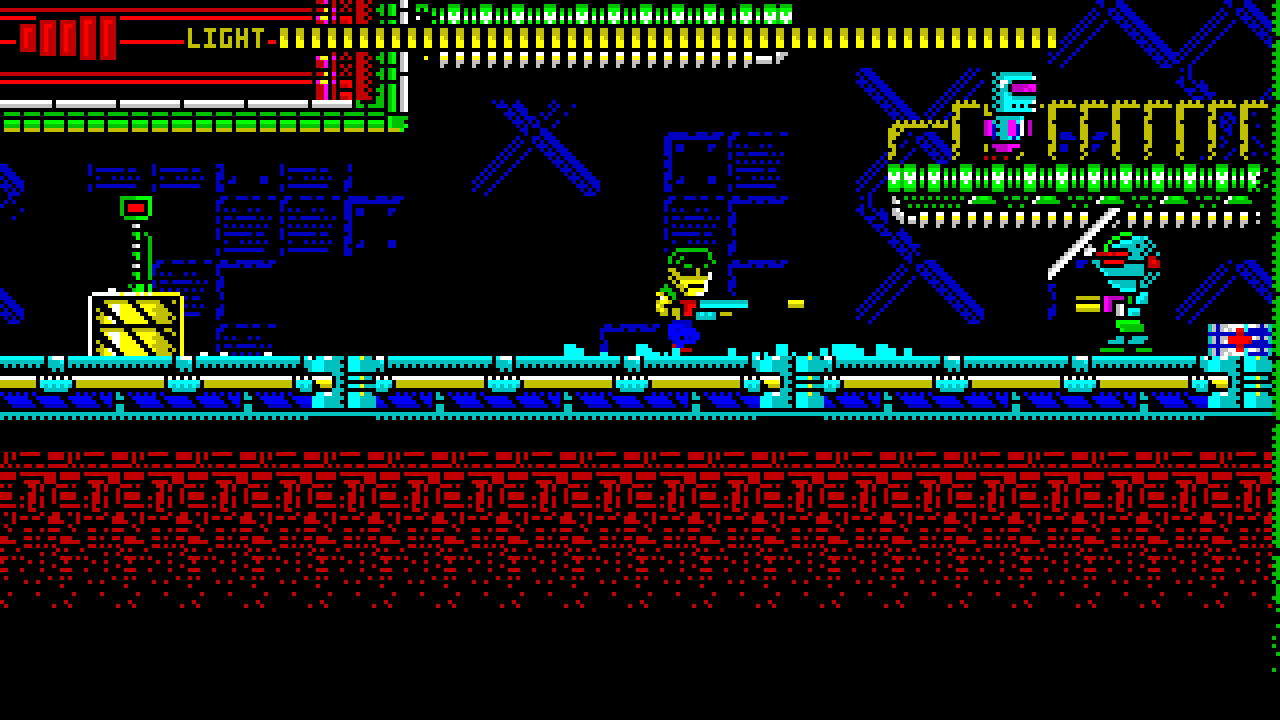Click the striped yellow crate on the platform
Image resolution: width=1280 pixels, height=720 pixels.
click(135, 320)
